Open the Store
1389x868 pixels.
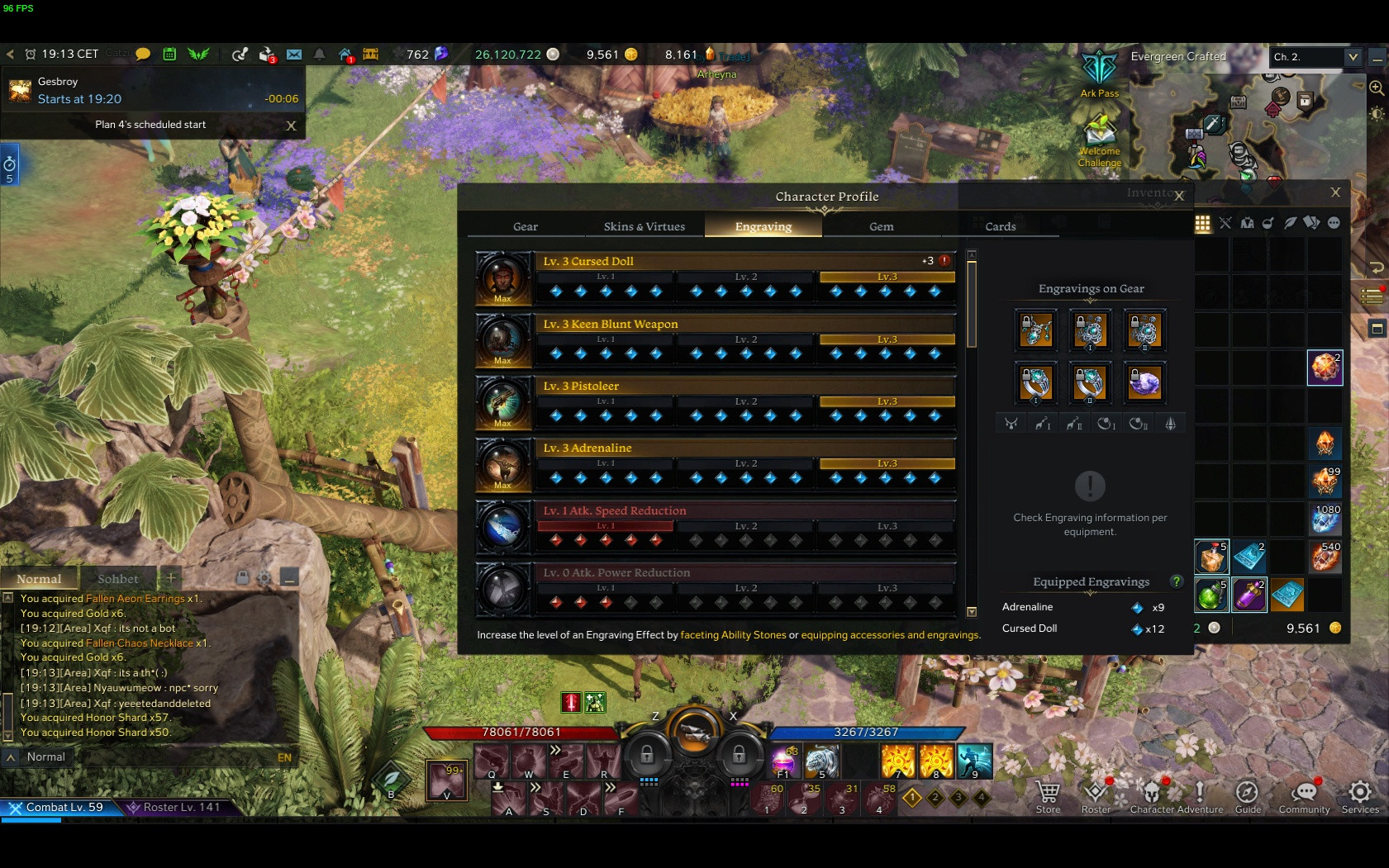(x=1048, y=797)
